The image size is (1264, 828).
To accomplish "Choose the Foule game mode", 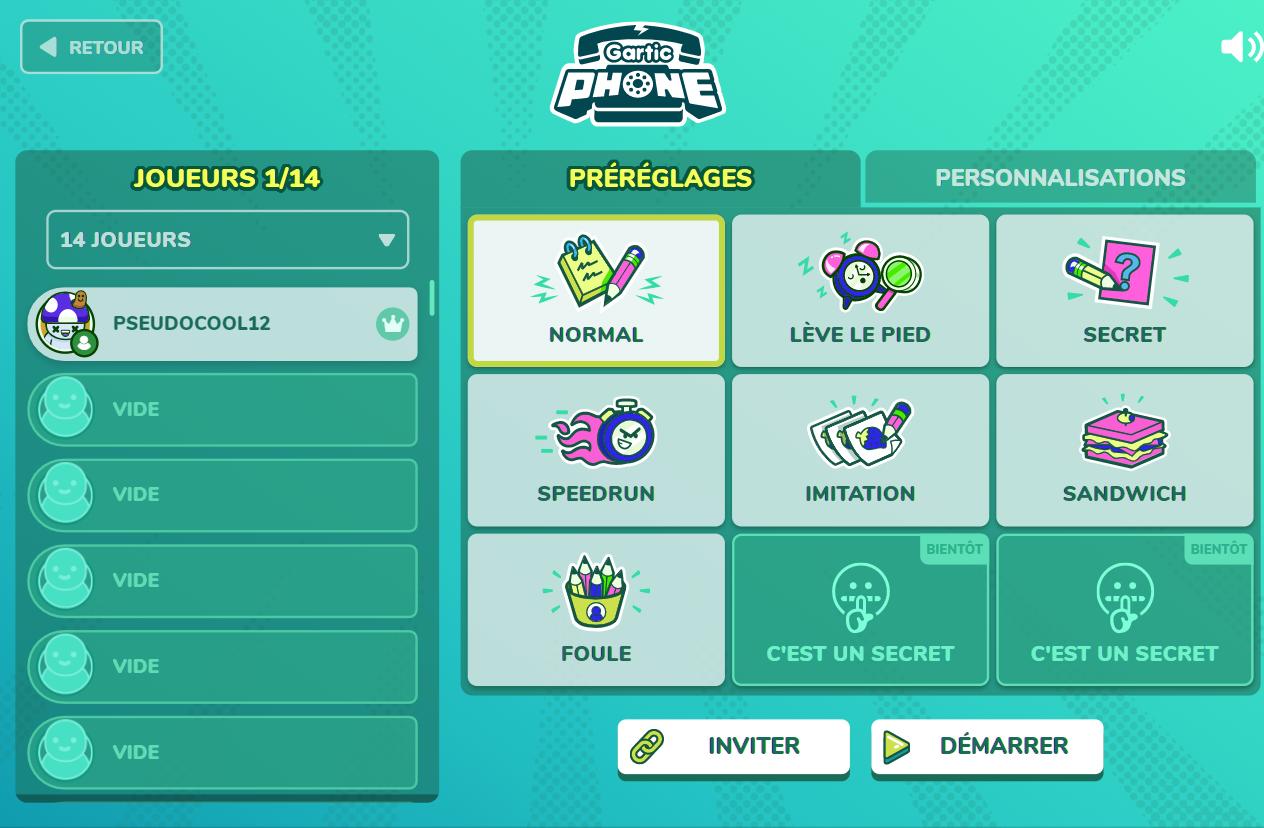I will click(596, 610).
